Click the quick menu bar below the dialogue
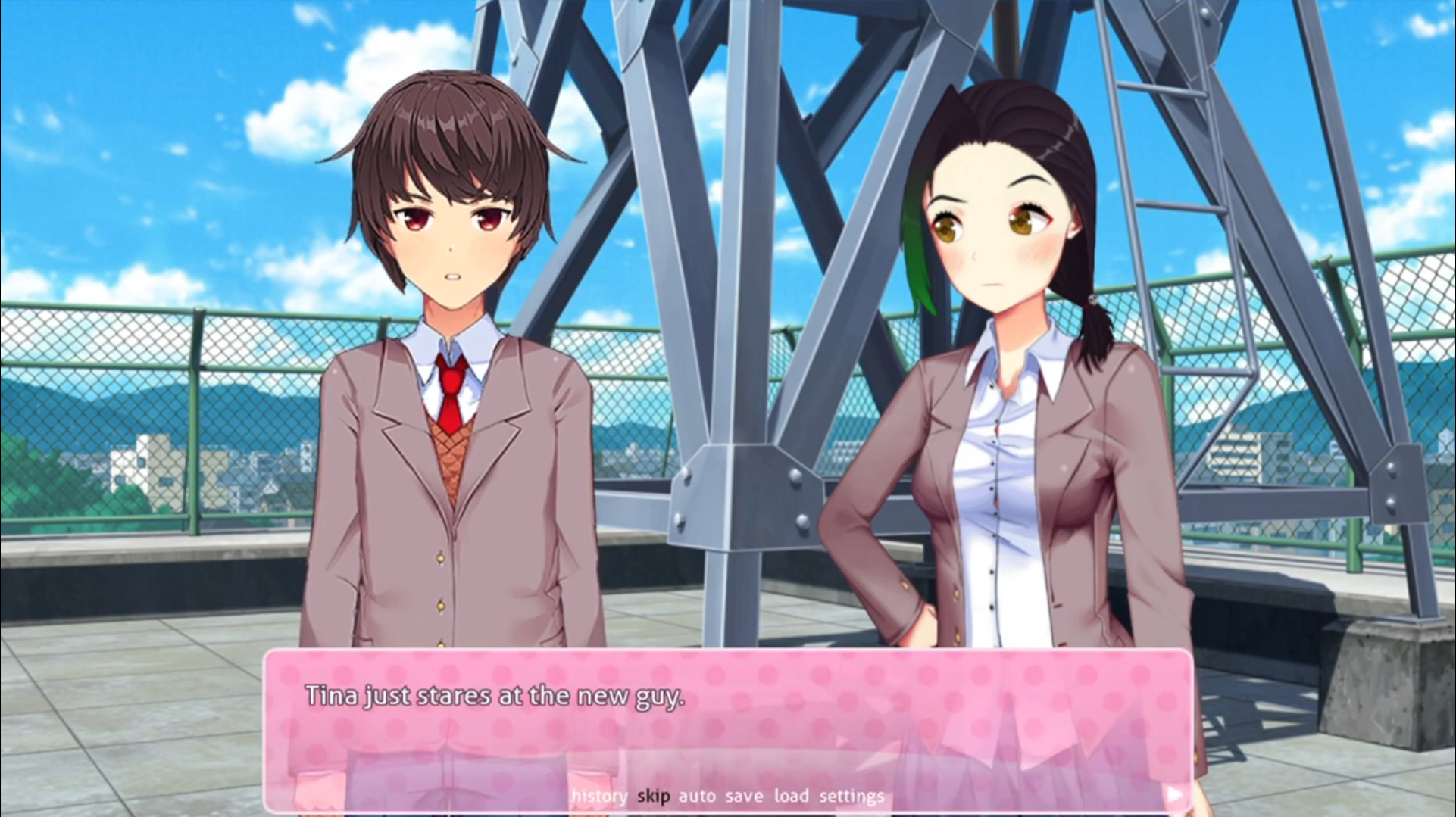This screenshot has width=1456, height=817. 727,796
